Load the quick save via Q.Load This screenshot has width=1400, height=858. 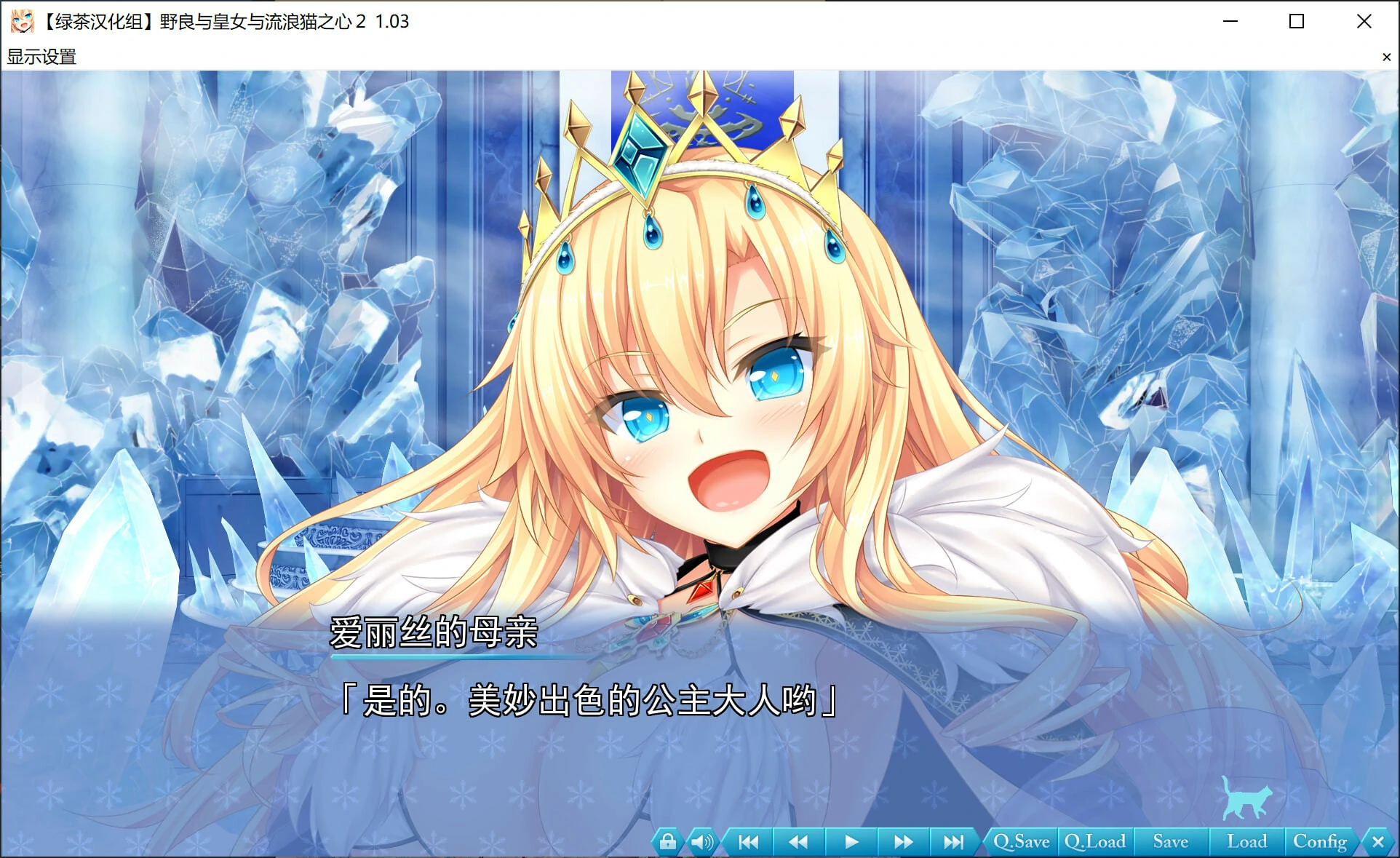tap(1094, 841)
